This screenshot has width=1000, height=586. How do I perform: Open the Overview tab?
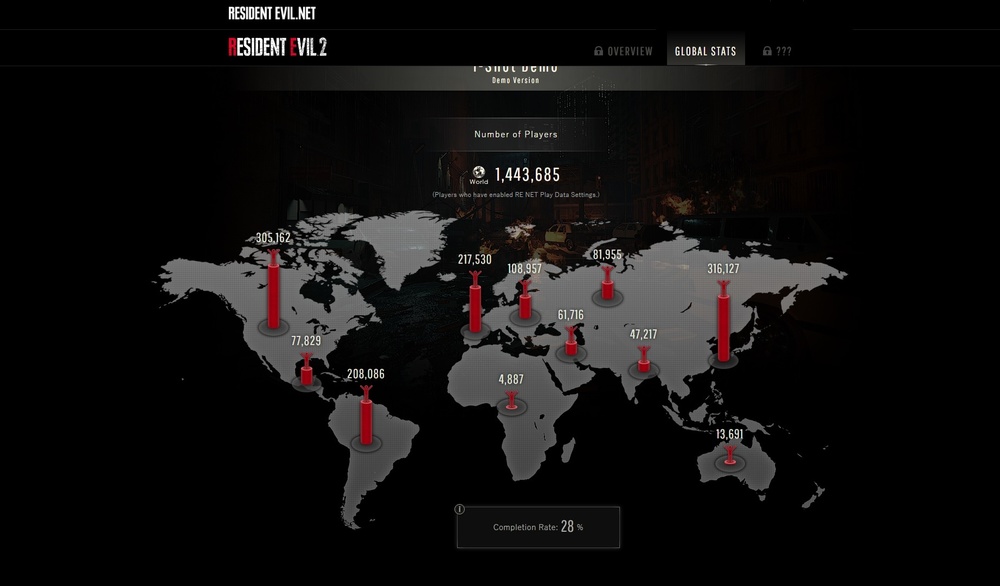(x=623, y=51)
